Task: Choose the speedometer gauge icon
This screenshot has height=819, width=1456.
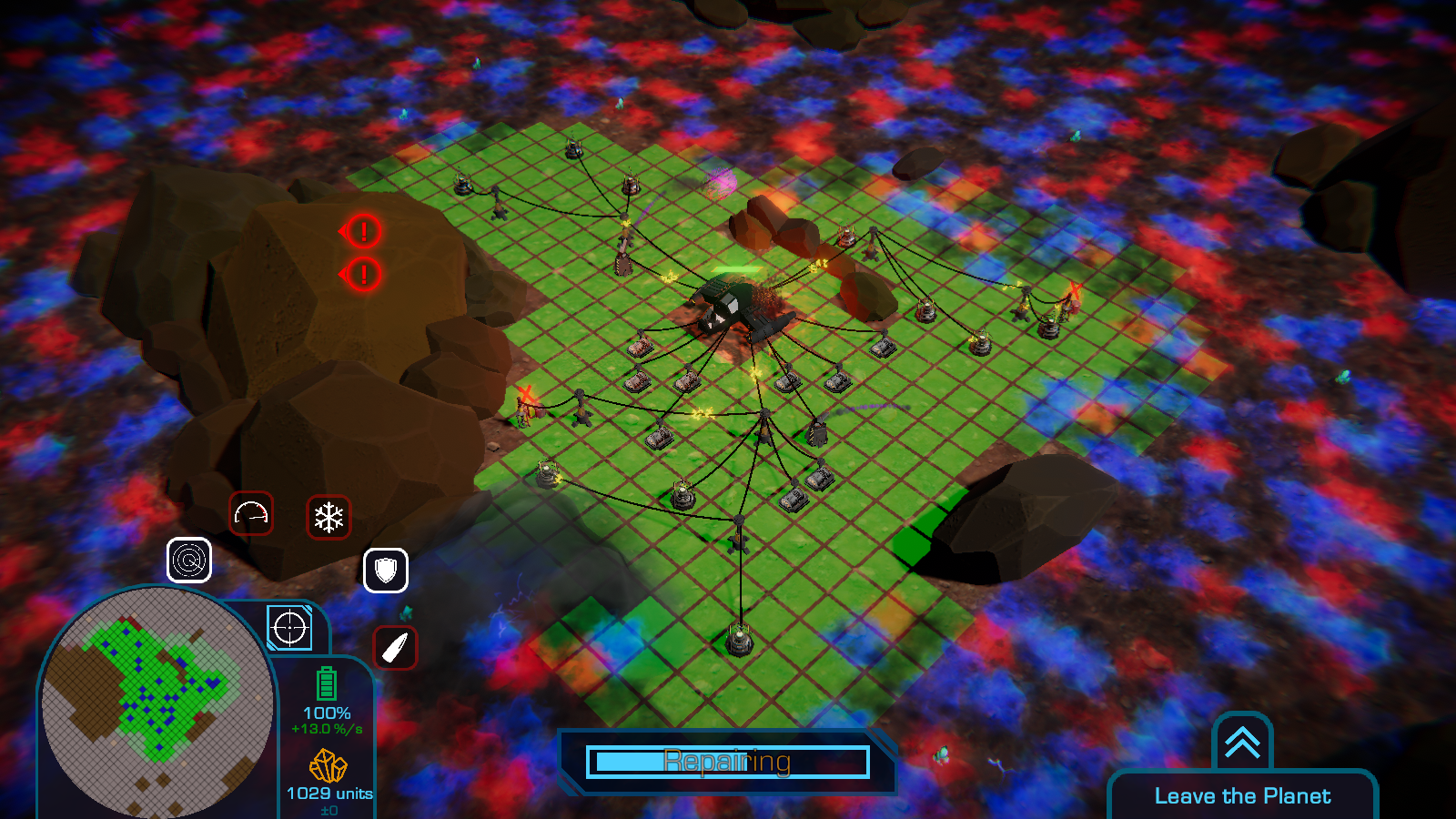Action: tap(251, 514)
